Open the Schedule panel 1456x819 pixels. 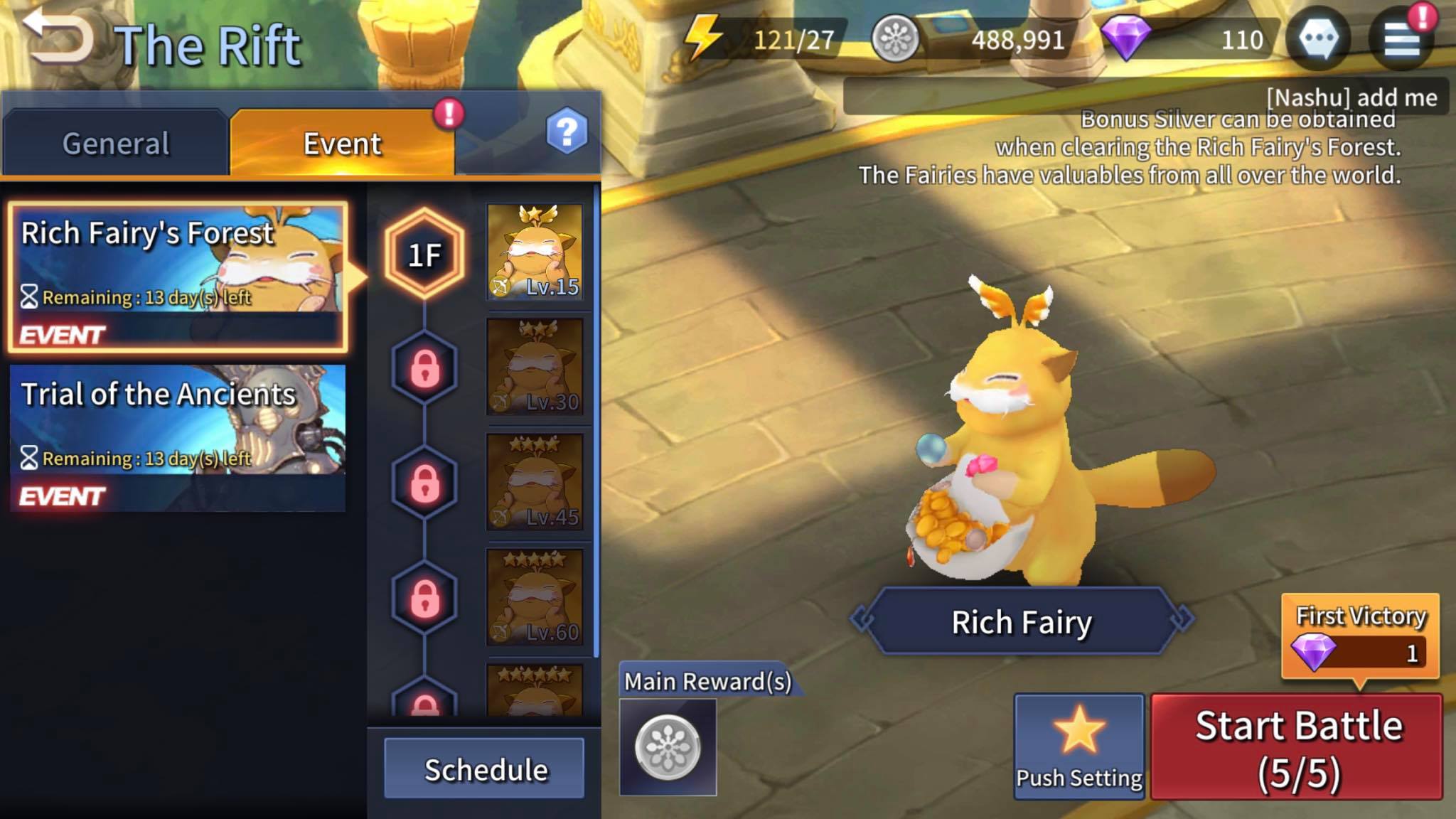[485, 769]
